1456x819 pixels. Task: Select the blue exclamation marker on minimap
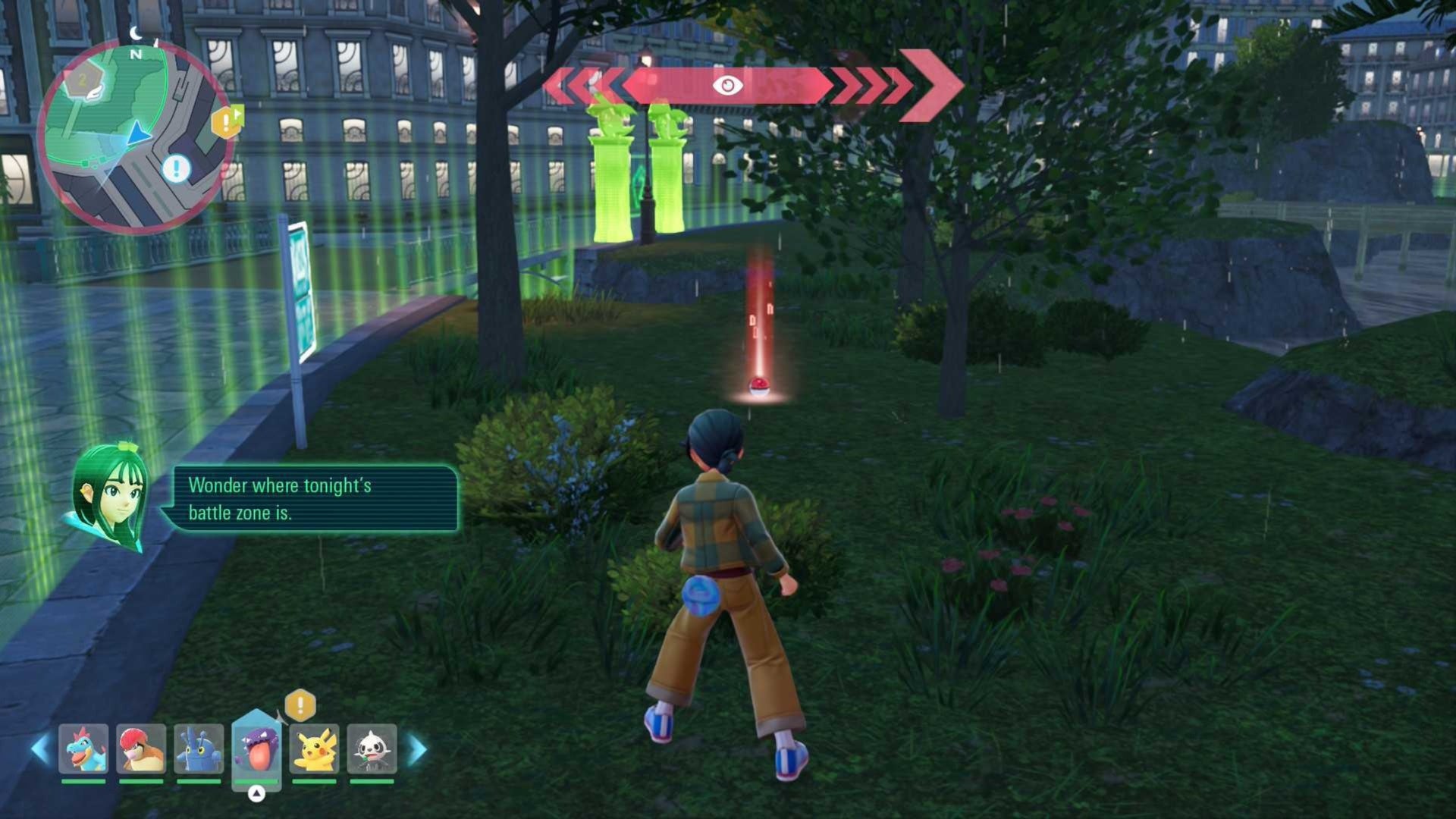[x=177, y=168]
